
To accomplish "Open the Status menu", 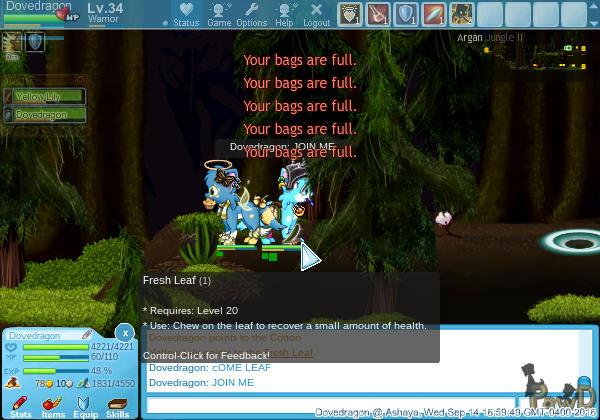I will pos(185,14).
